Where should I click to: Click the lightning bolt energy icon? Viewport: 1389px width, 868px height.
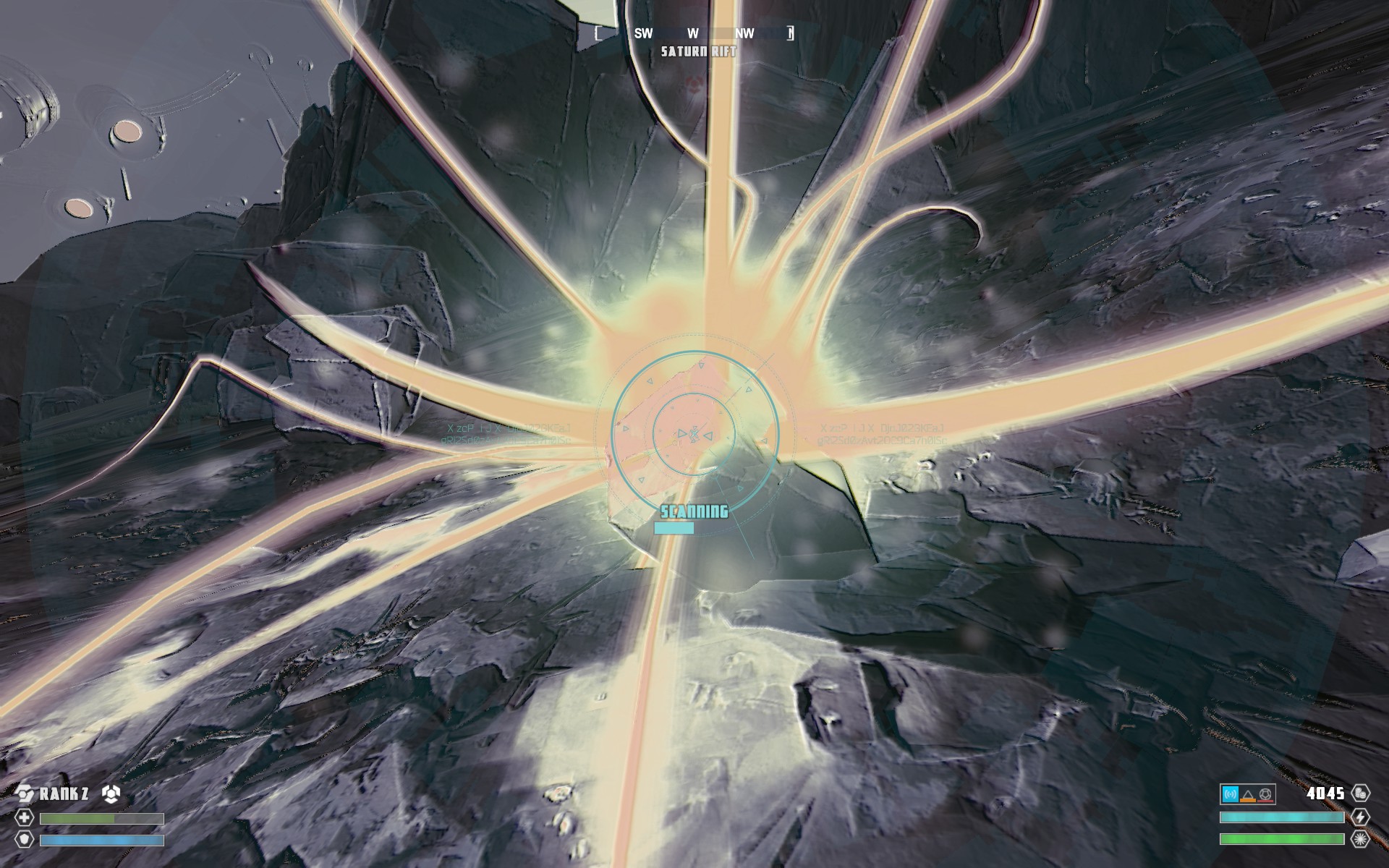point(1360,817)
